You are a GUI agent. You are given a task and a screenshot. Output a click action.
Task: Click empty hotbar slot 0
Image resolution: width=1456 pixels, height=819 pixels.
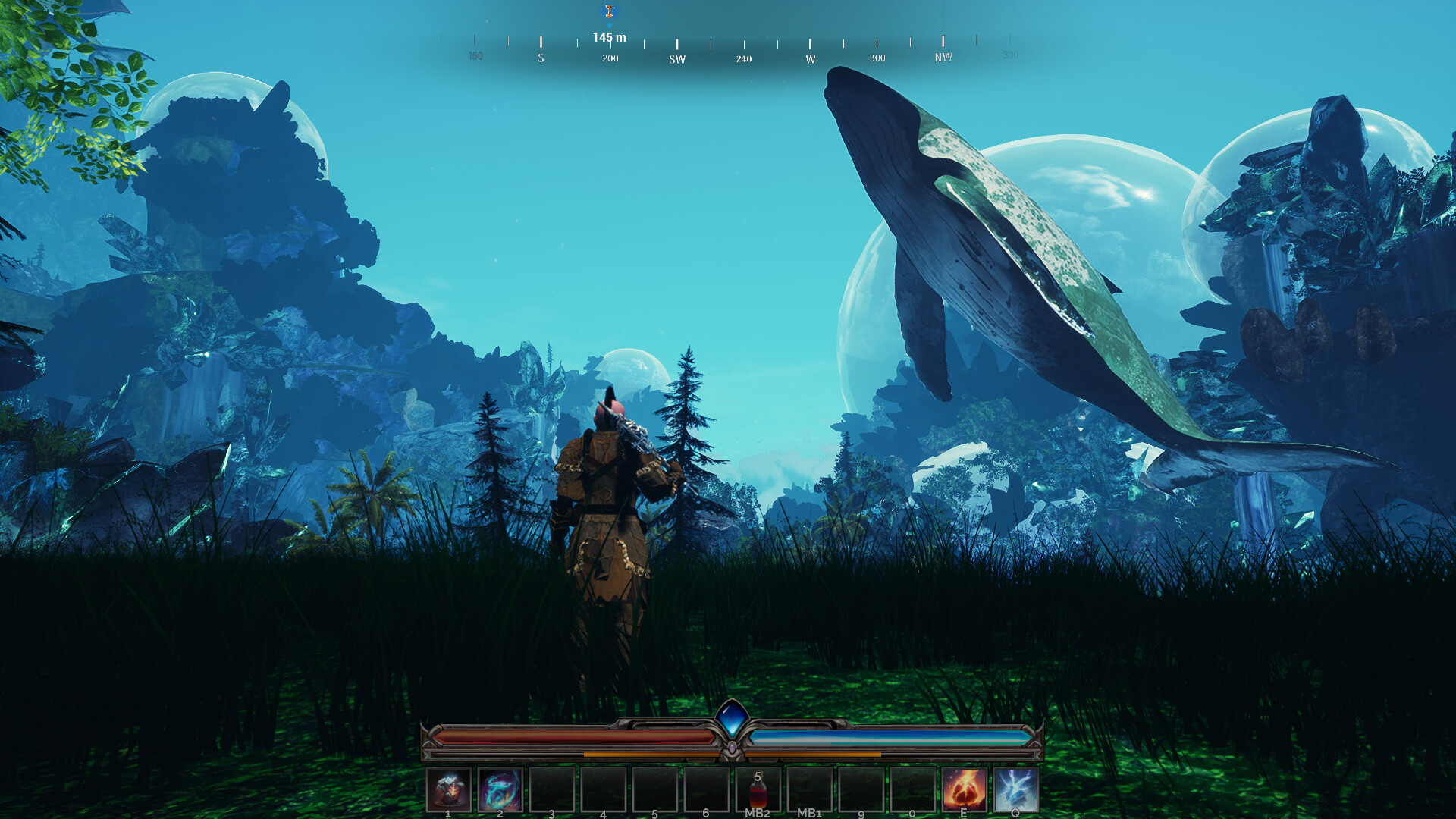912,789
